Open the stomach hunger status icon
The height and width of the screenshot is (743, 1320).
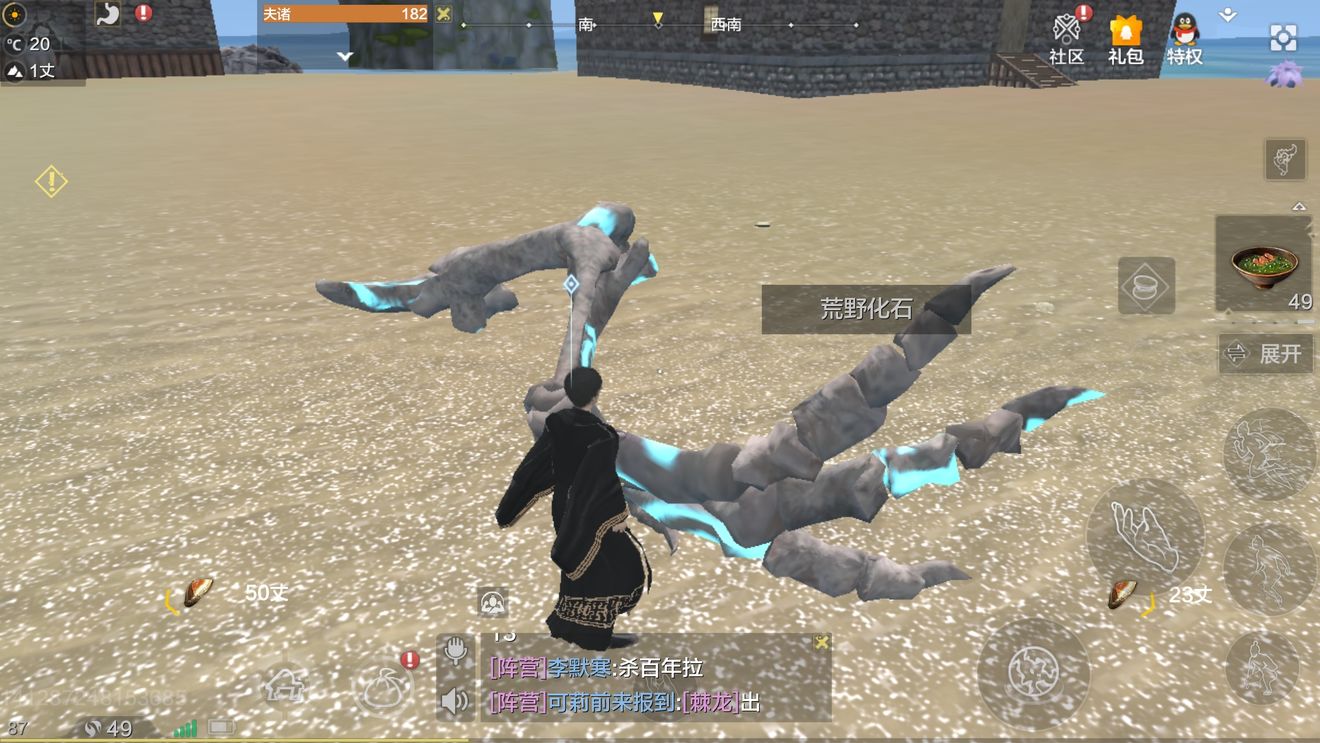108,14
